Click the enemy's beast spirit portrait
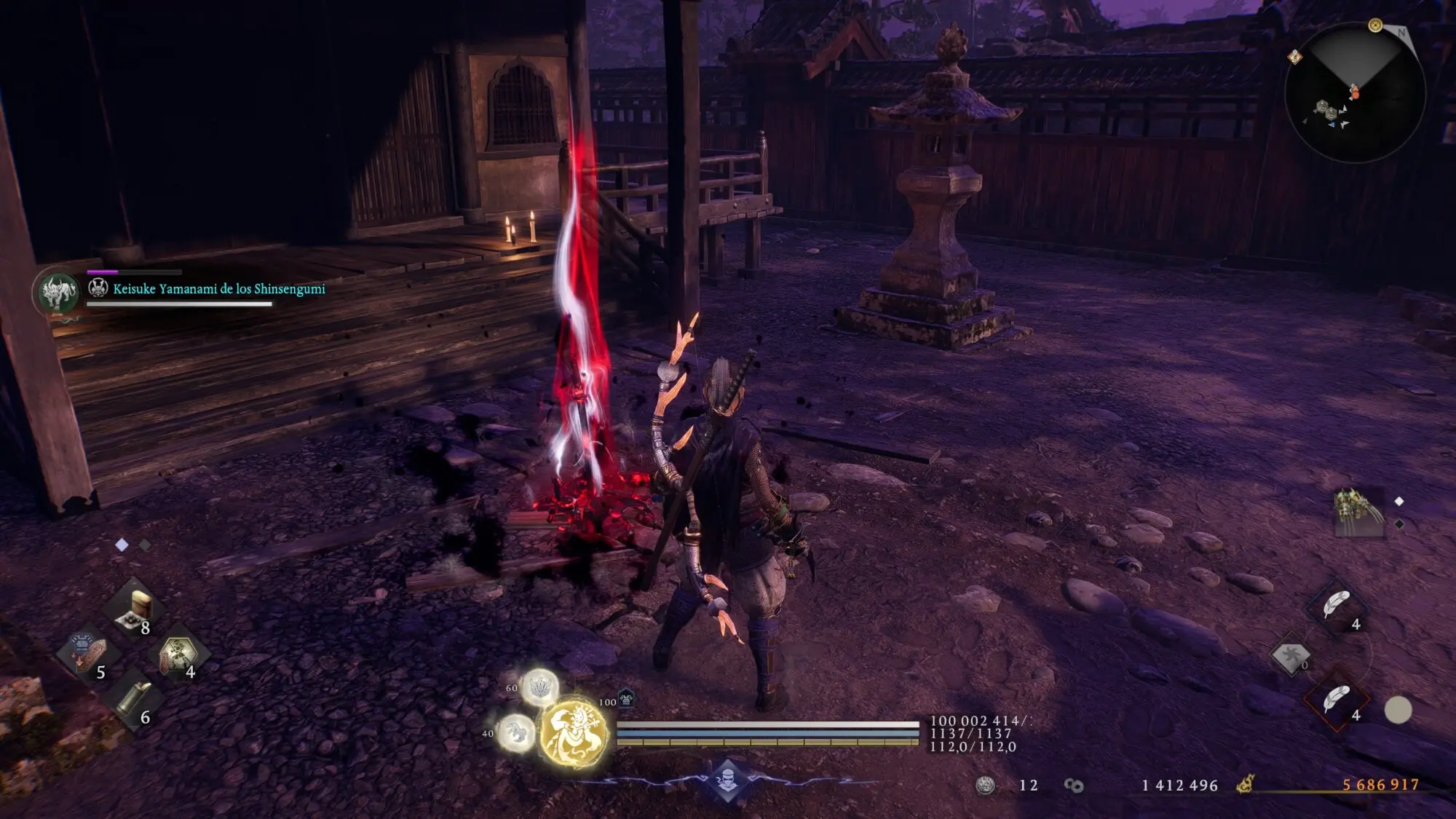The width and height of the screenshot is (1456, 819). coord(58,293)
